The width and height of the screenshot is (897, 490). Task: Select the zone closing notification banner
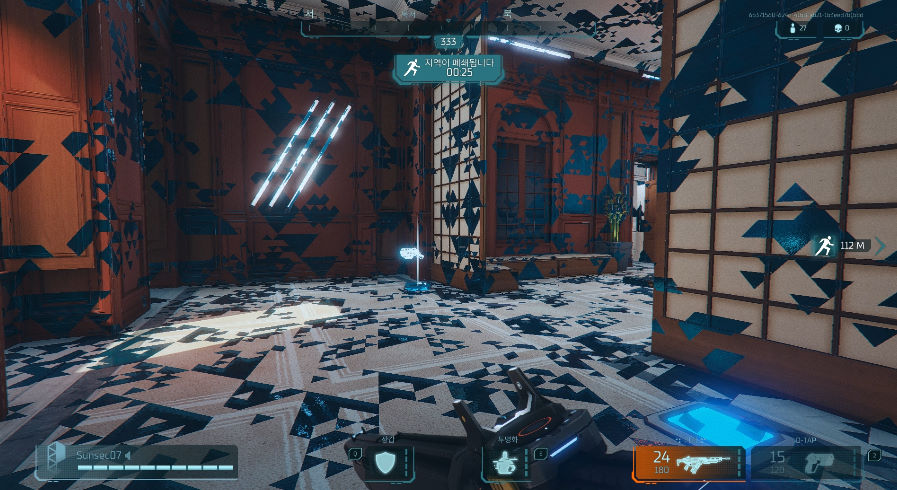coord(447,67)
